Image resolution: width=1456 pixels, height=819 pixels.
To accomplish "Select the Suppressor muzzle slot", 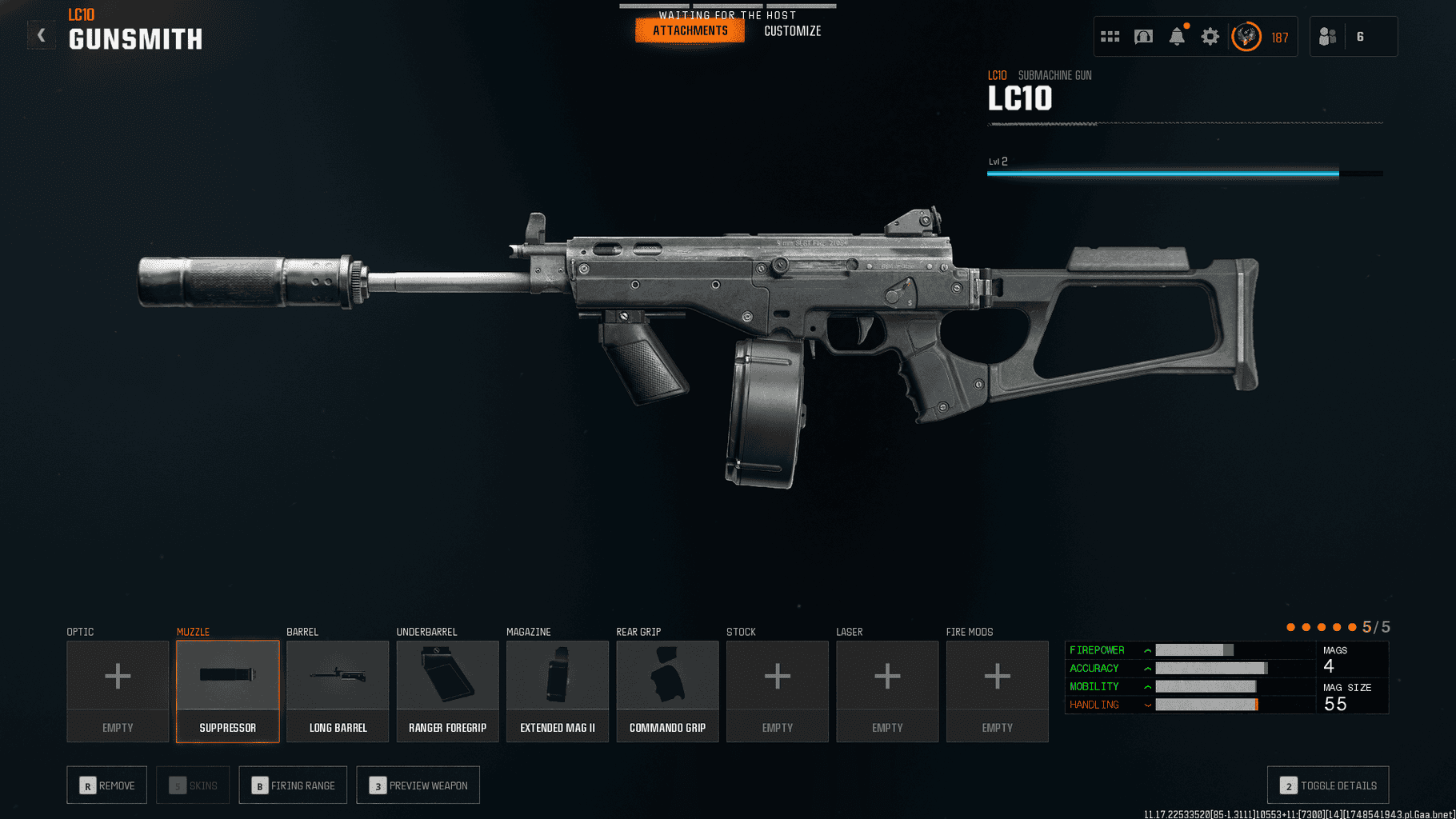I will point(228,691).
